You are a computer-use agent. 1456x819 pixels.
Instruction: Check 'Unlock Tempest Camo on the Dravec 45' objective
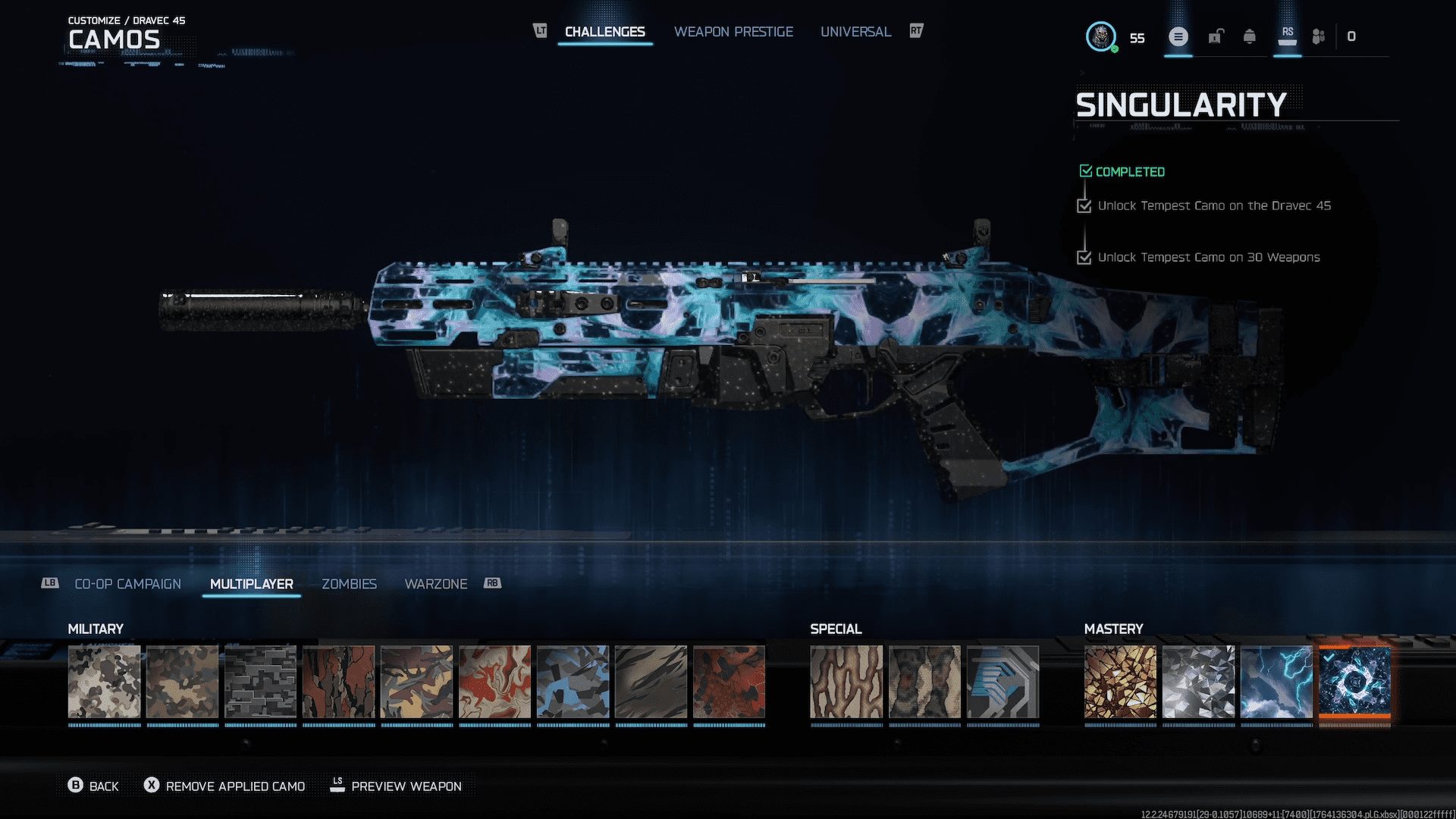tap(1084, 206)
